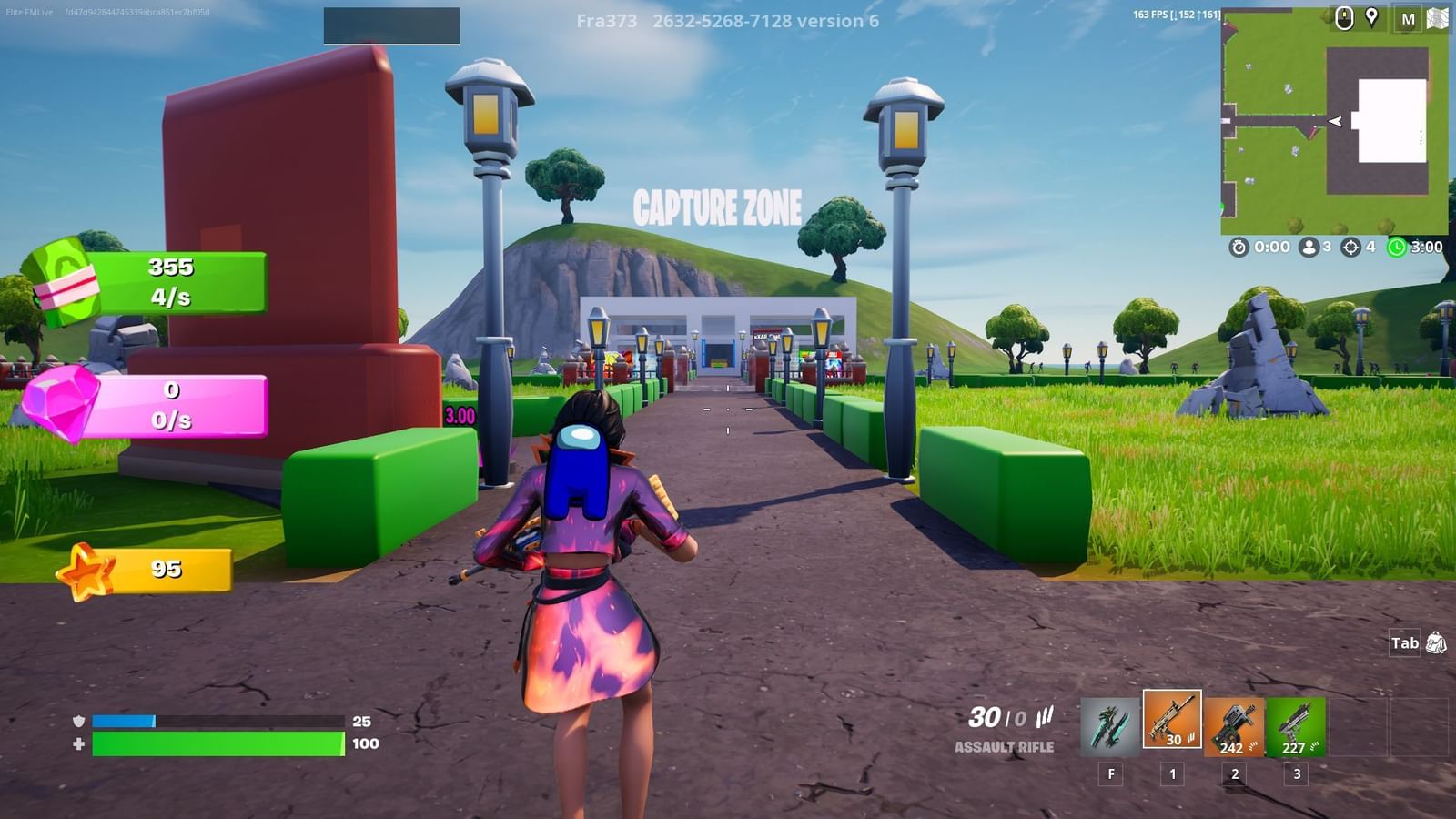Click the crosshair eliminations icon showing 4

click(1350, 246)
